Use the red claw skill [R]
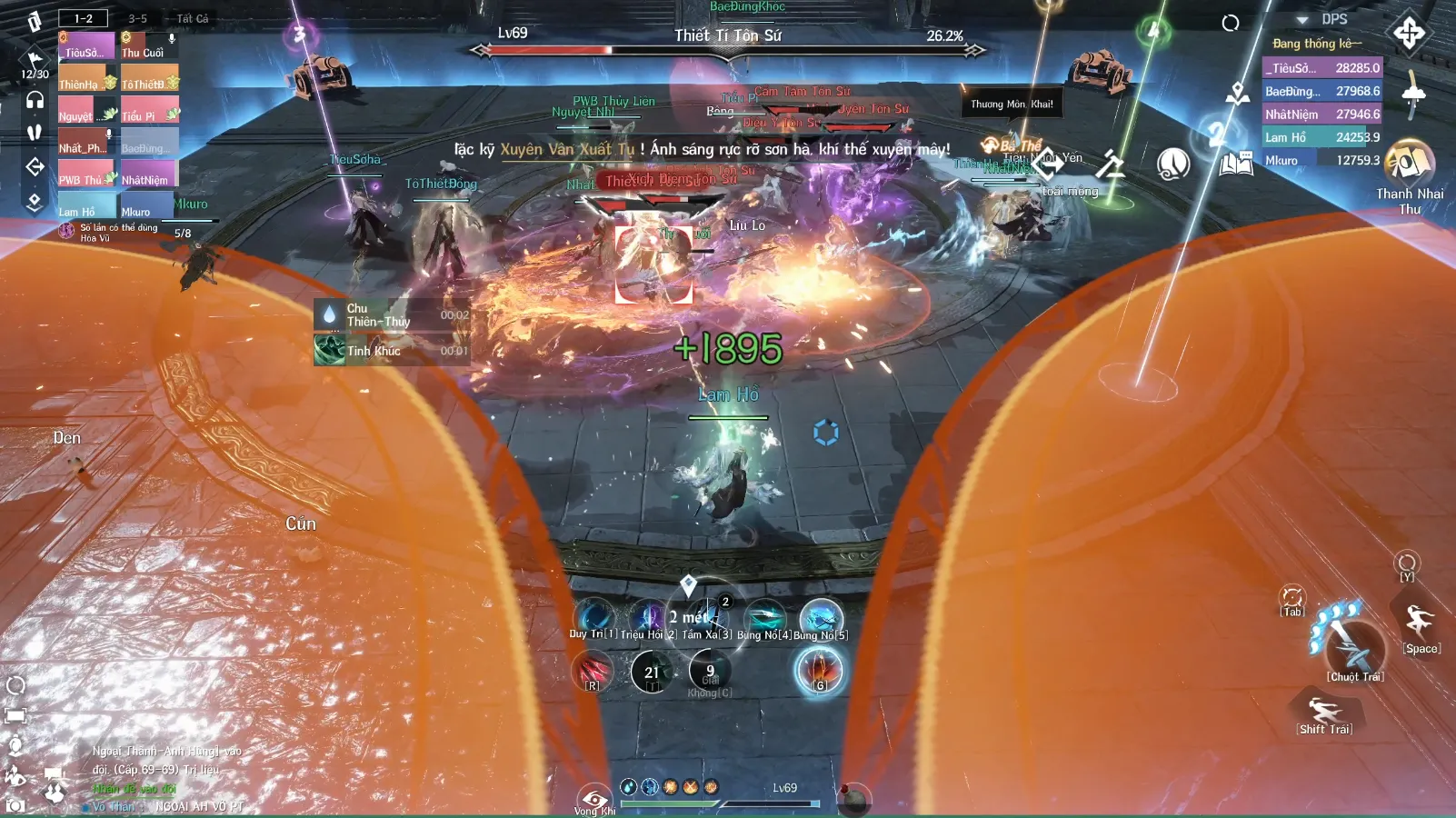The height and width of the screenshot is (818, 1456). click(593, 671)
